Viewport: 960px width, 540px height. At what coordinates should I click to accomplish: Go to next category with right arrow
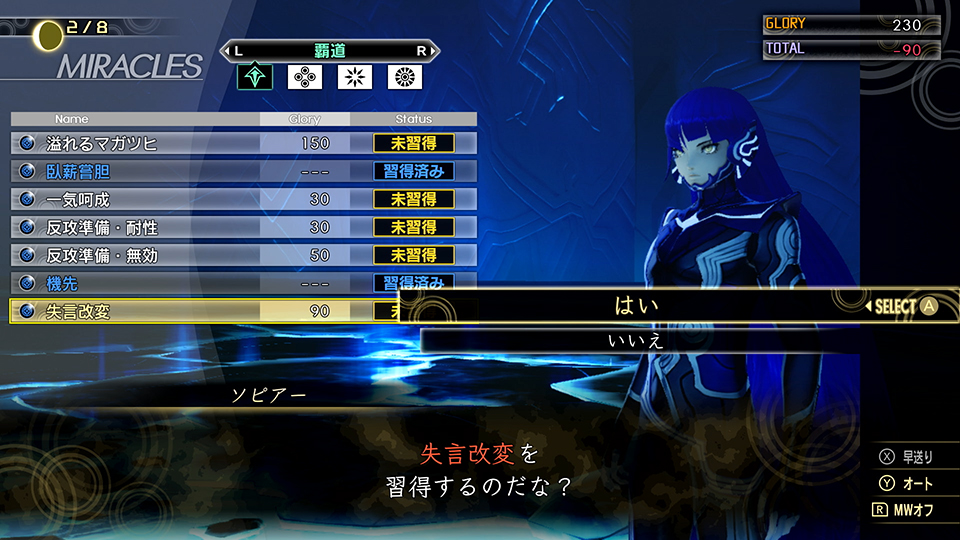[x=423, y=50]
